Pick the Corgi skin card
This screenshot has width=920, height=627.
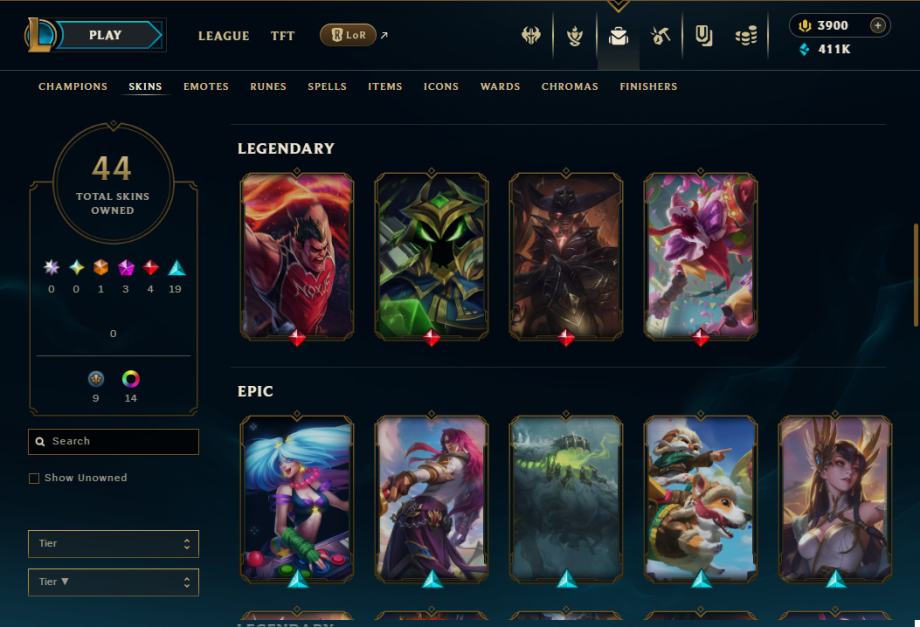point(700,498)
